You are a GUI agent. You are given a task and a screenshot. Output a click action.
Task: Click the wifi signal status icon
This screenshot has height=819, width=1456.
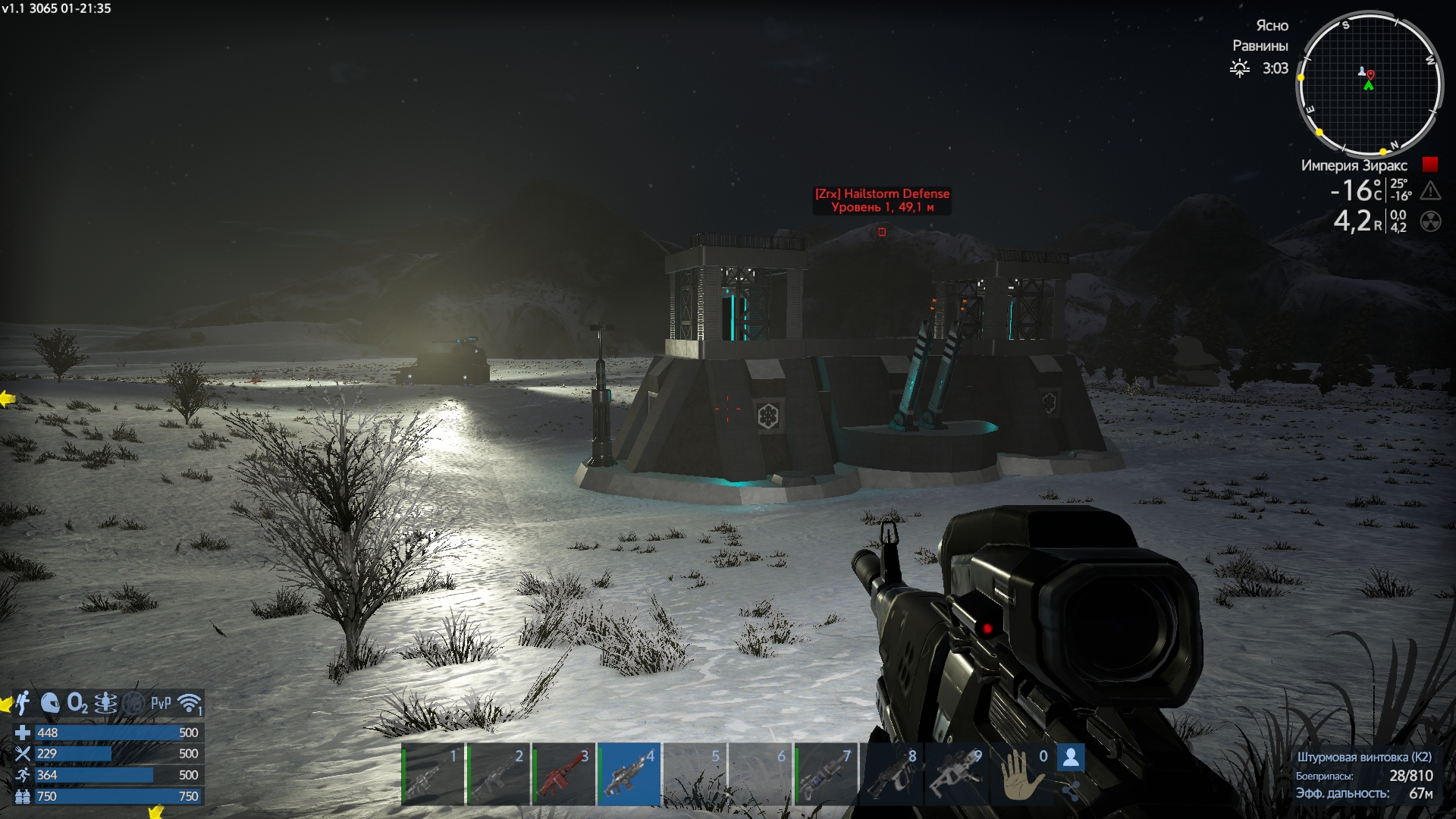189,703
